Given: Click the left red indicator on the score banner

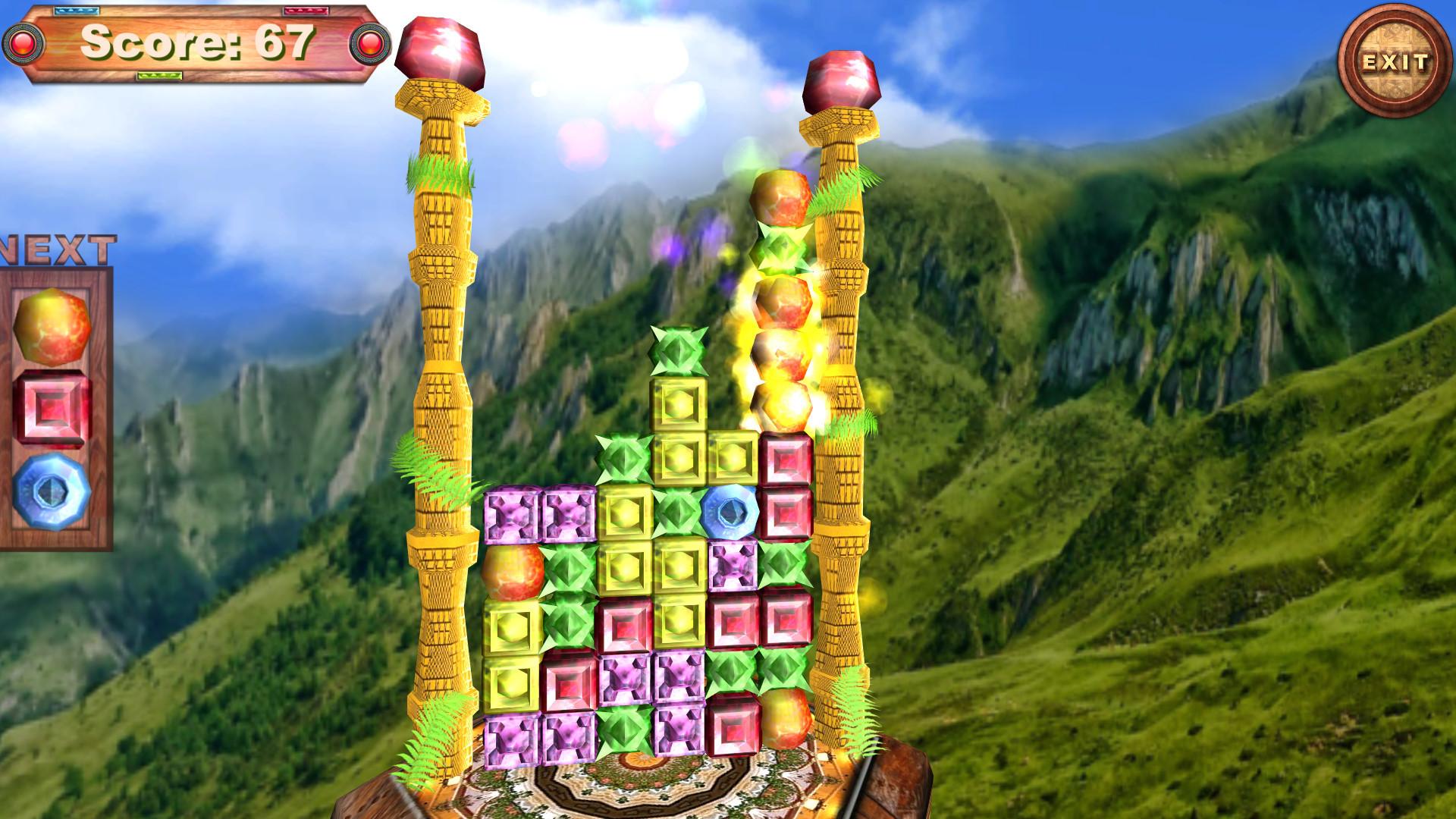Looking at the screenshot, I should (x=23, y=43).
